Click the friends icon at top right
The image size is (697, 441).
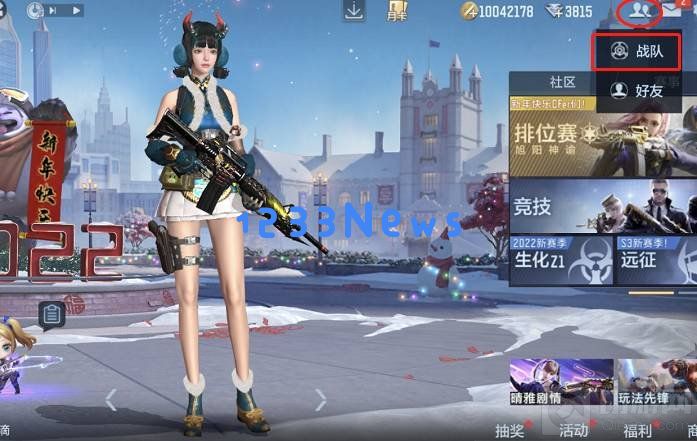(x=637, y=12)
